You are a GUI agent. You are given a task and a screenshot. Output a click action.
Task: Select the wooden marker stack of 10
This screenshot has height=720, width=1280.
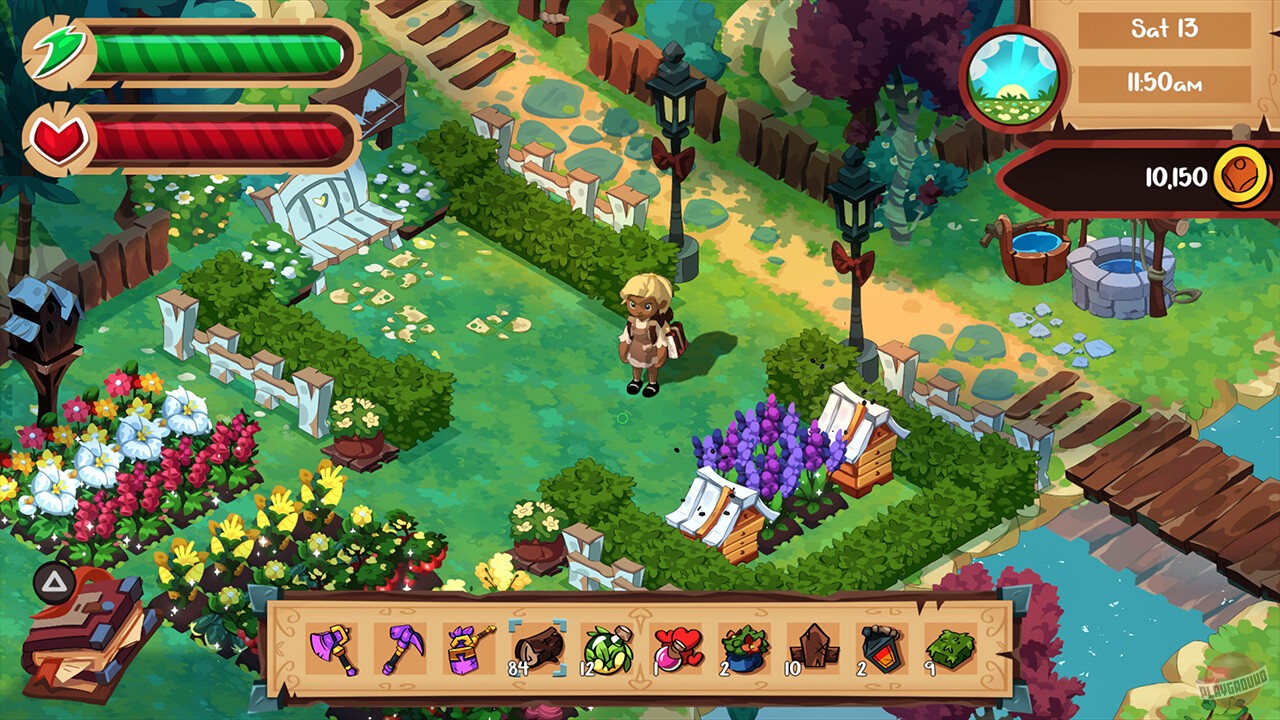pyautogui.click(x=814, y=648)
